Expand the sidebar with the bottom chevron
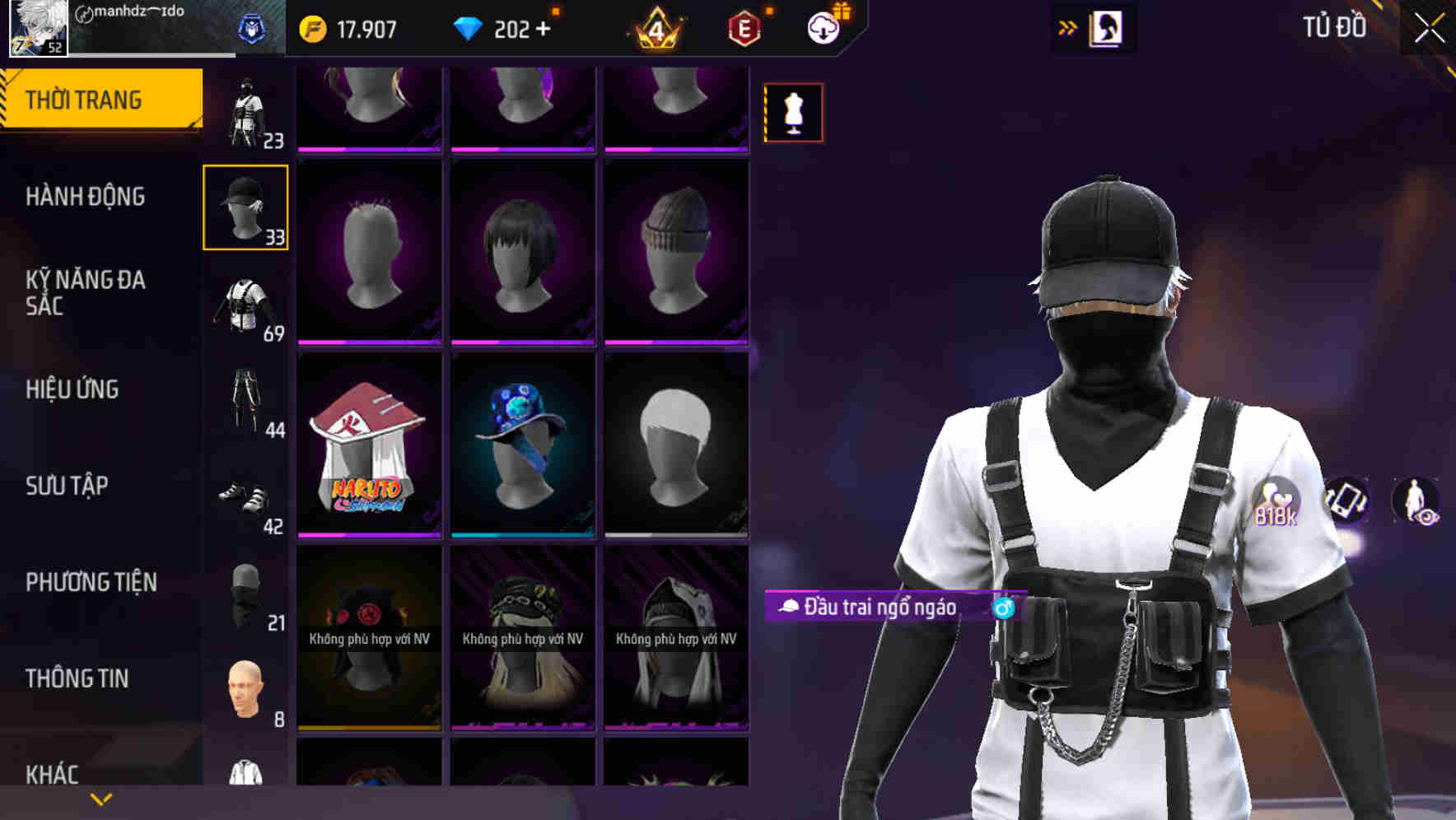 [x=100, y=799]
